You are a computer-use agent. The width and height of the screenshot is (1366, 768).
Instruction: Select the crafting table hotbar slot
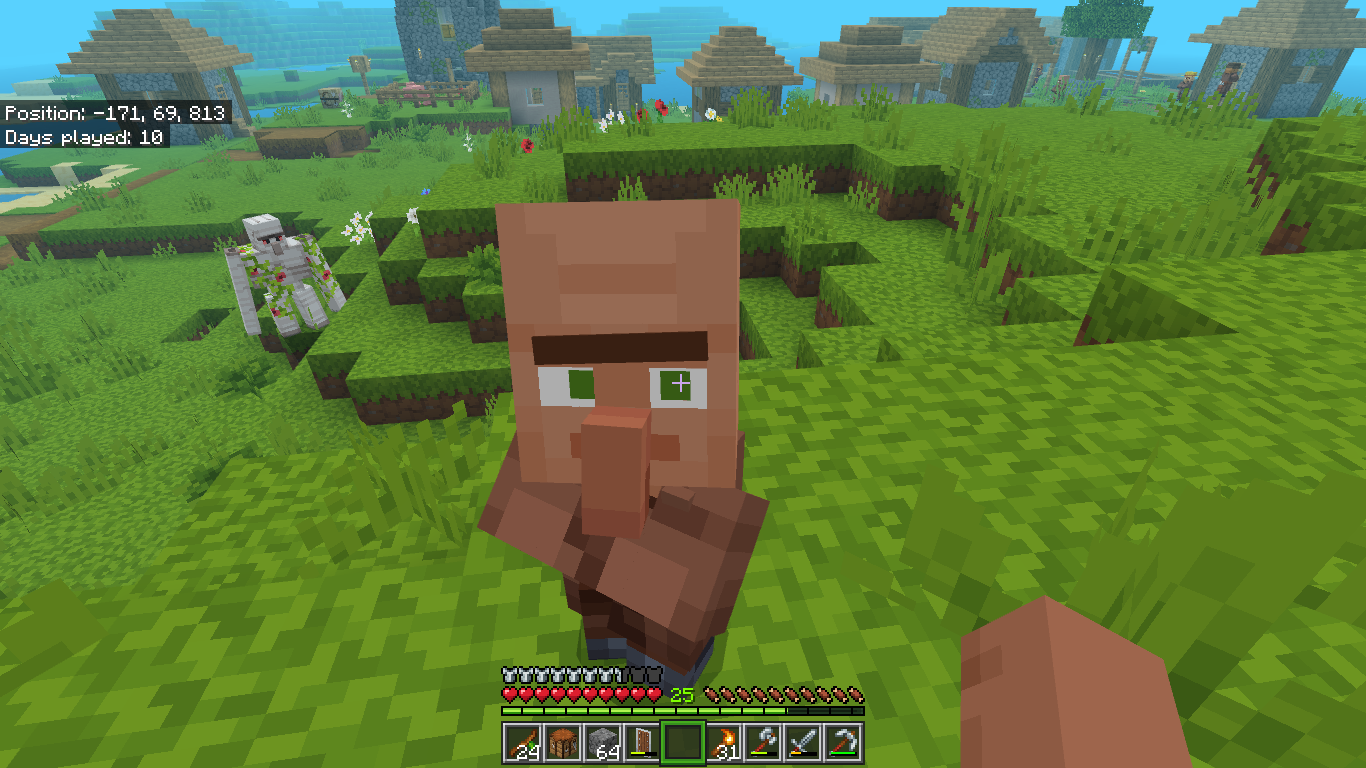pyautogui.click(x=562, y=743)
